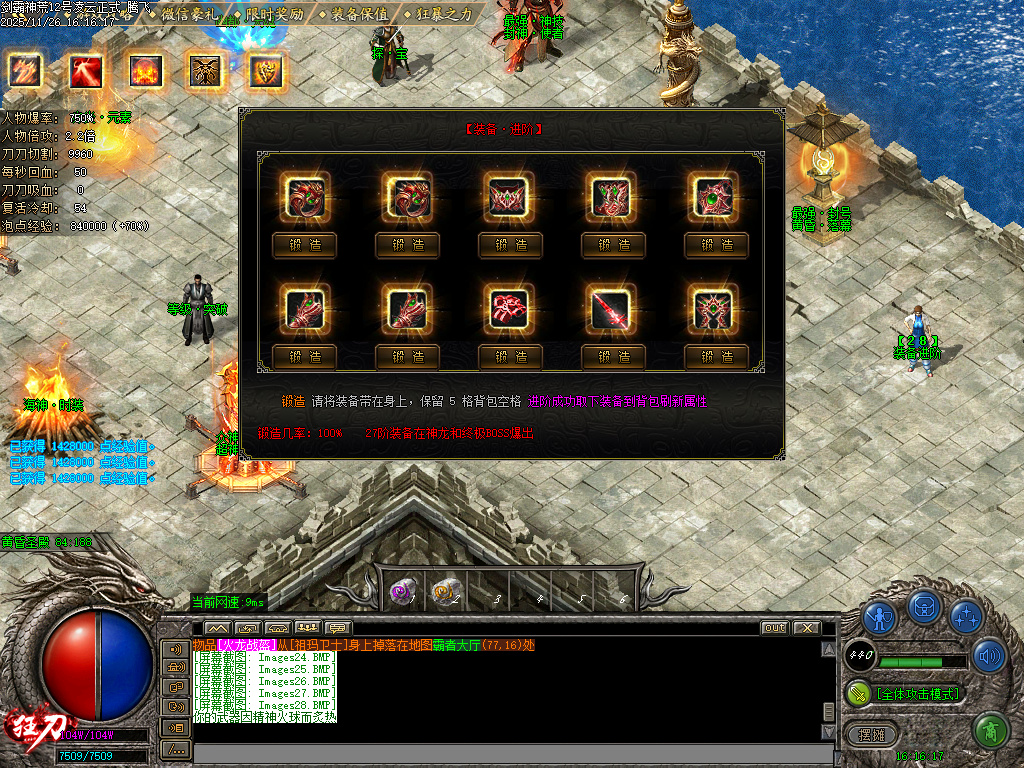Click the chat text input bar
The width and height of the screenshot is (1024, 768).
510,752
